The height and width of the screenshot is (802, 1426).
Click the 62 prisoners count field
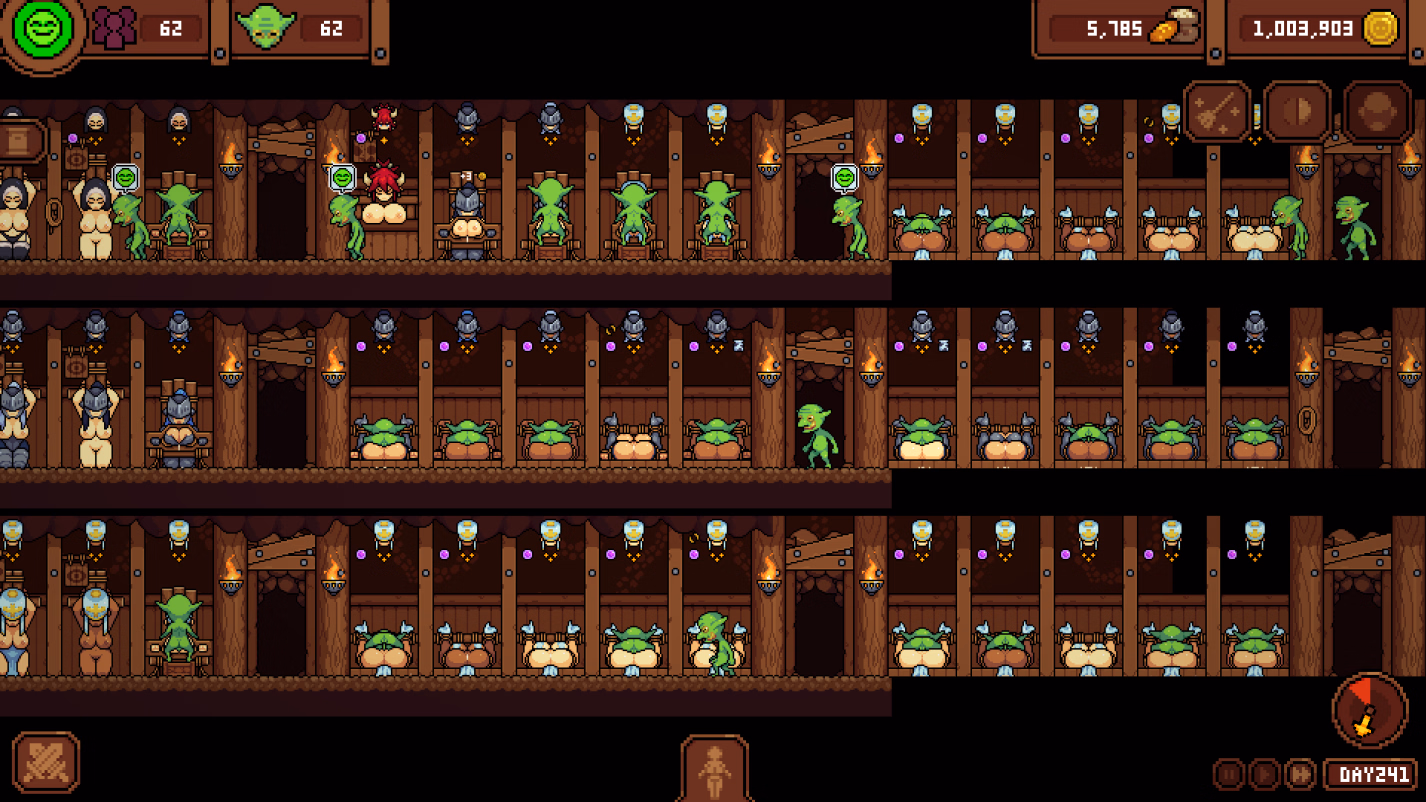(x=169, y=28)
